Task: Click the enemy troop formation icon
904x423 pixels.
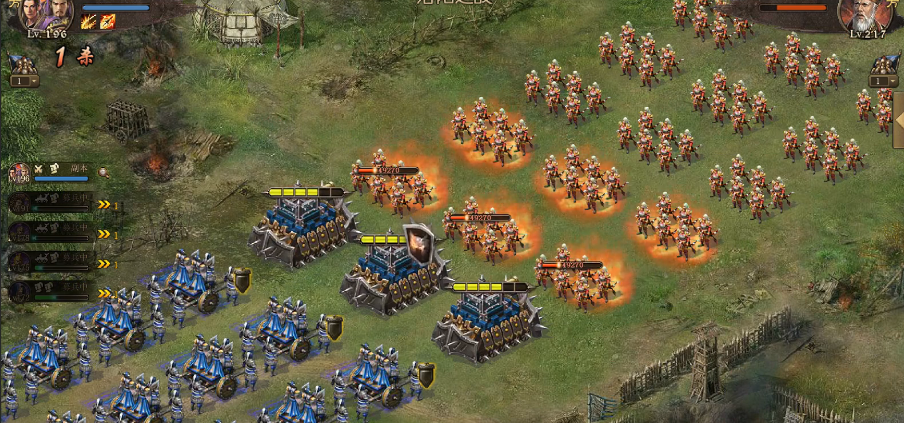Action: (x=884, y=64)
